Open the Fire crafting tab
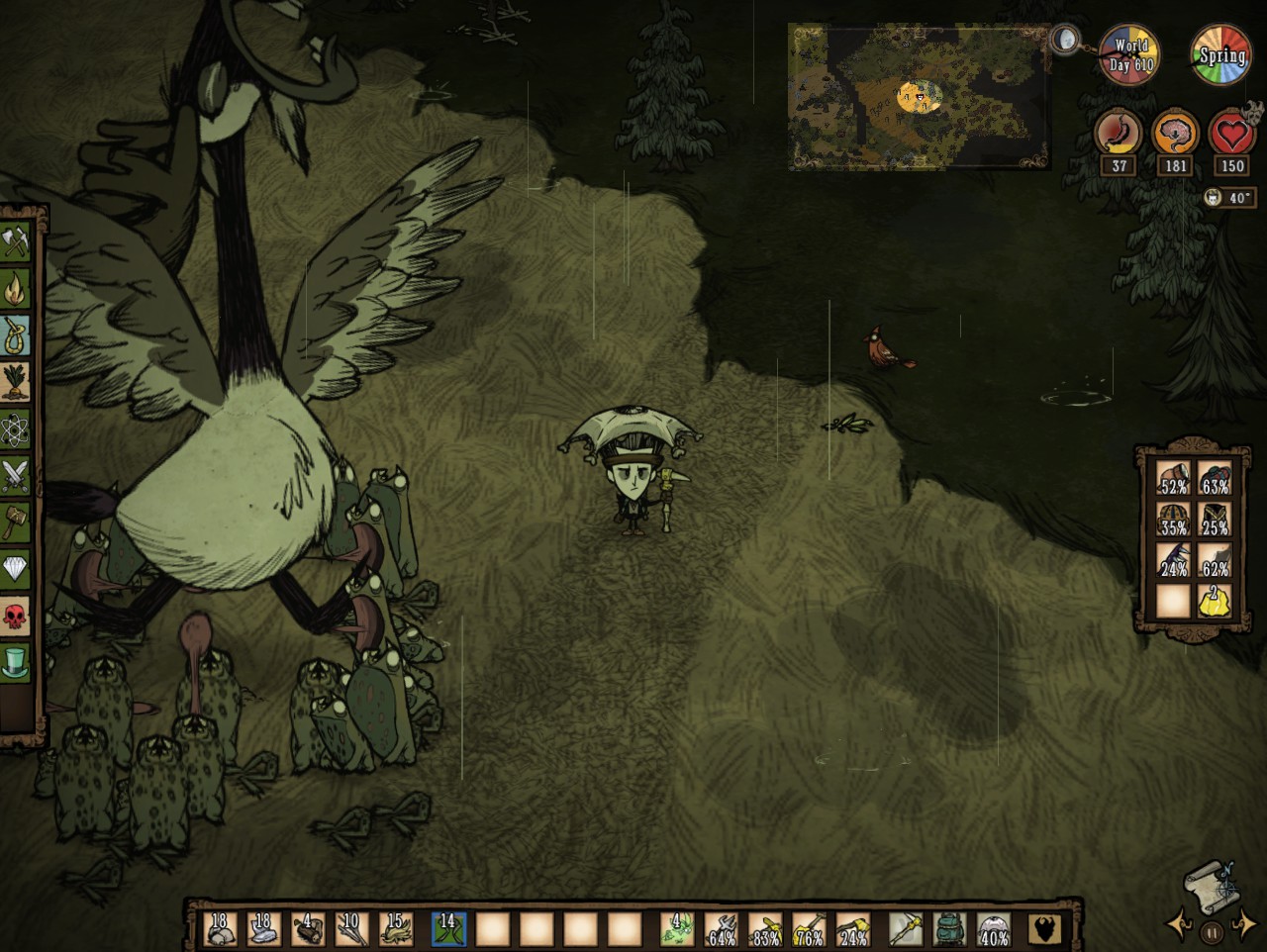Image resolution: width=1267 pixels, height=952 pixels. tap(15, 289)
